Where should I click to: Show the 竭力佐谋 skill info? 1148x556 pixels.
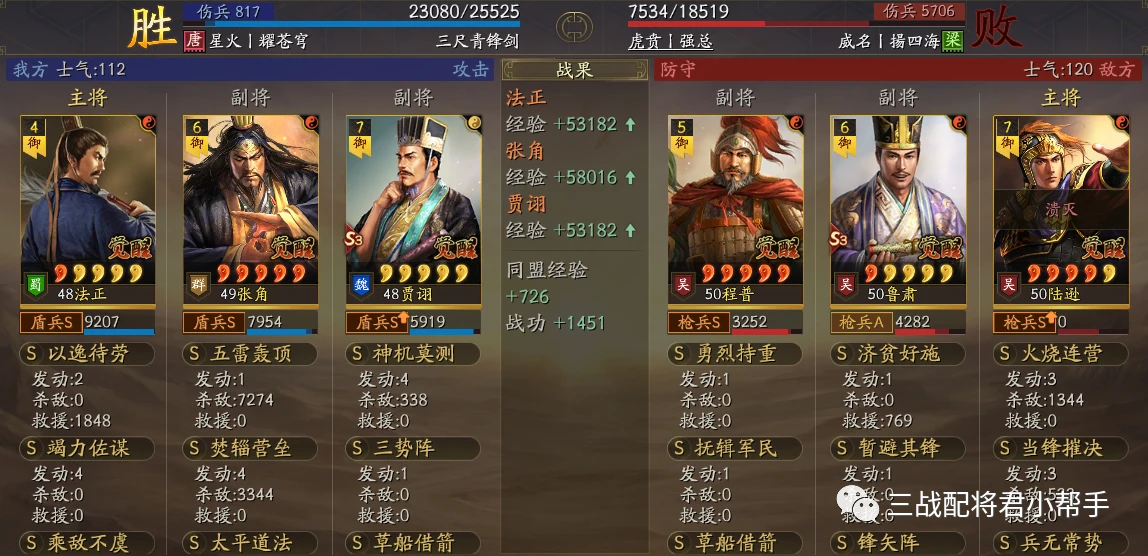tap(87, 448)
